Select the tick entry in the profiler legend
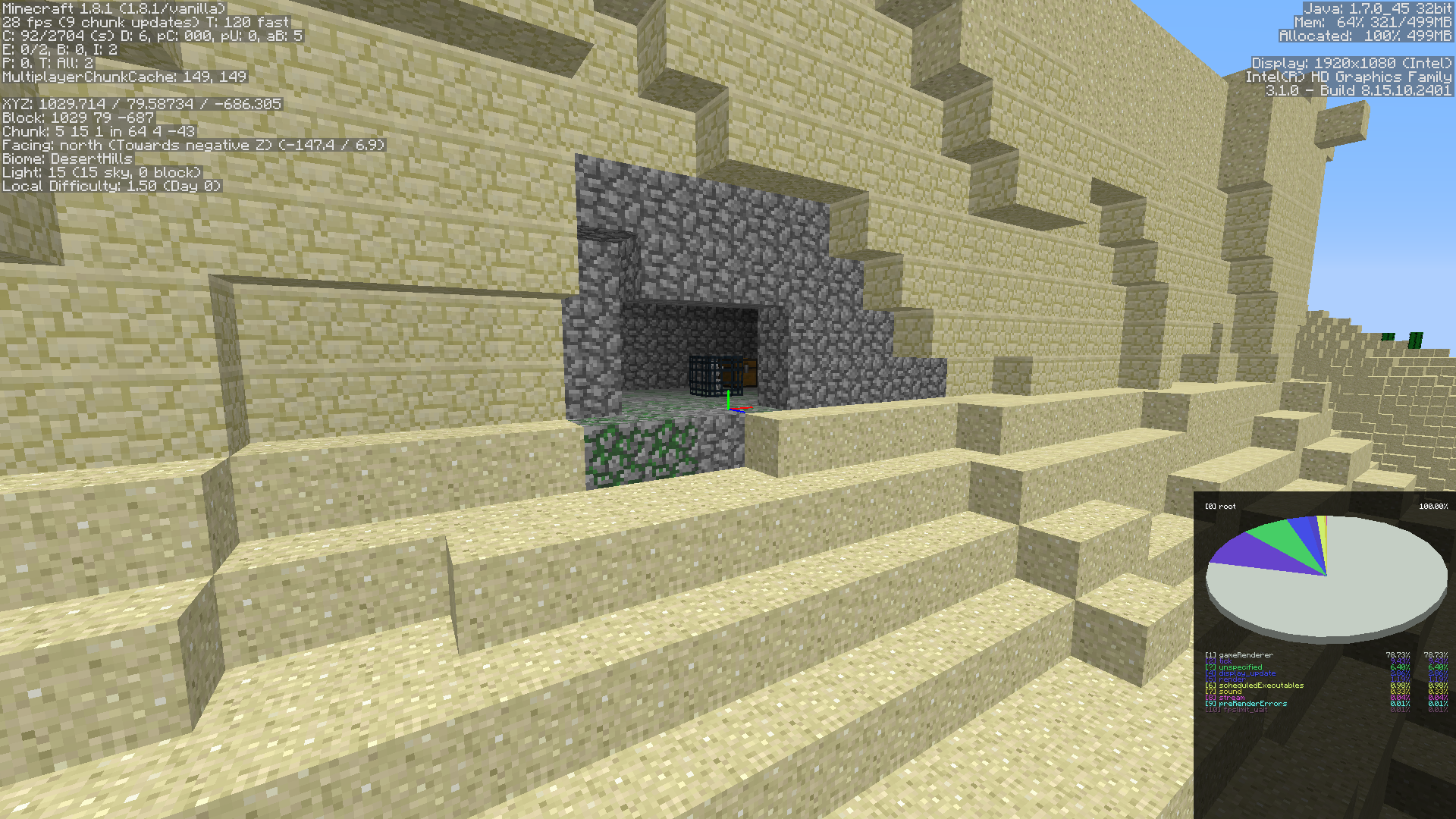The image size is (1456, 819). pos(1226,661)
